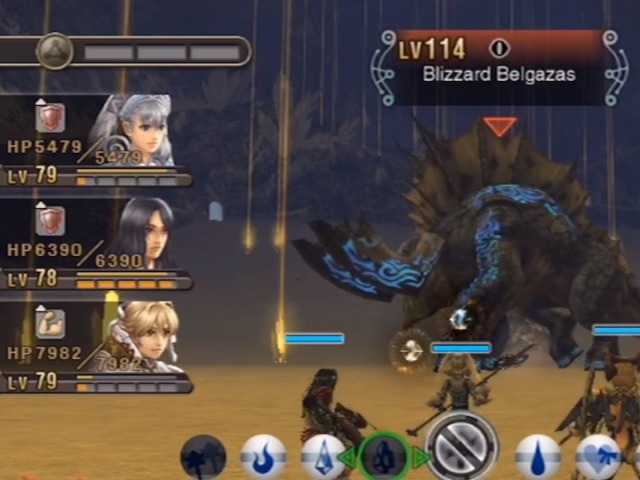Select the dark greyed-out art icon
Screen dimensions: 640x480
[203, 458]
